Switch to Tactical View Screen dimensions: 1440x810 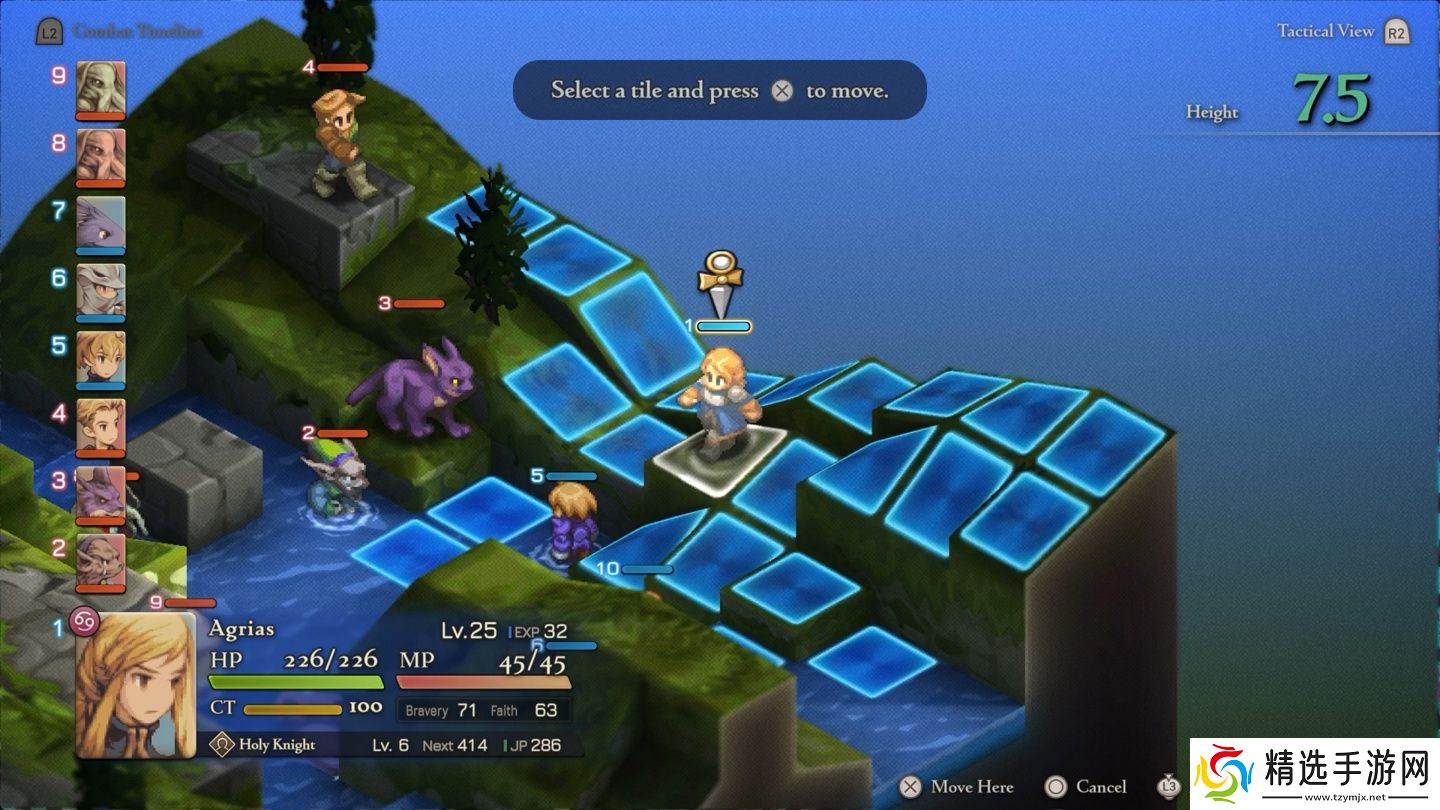coord(1340,32)
